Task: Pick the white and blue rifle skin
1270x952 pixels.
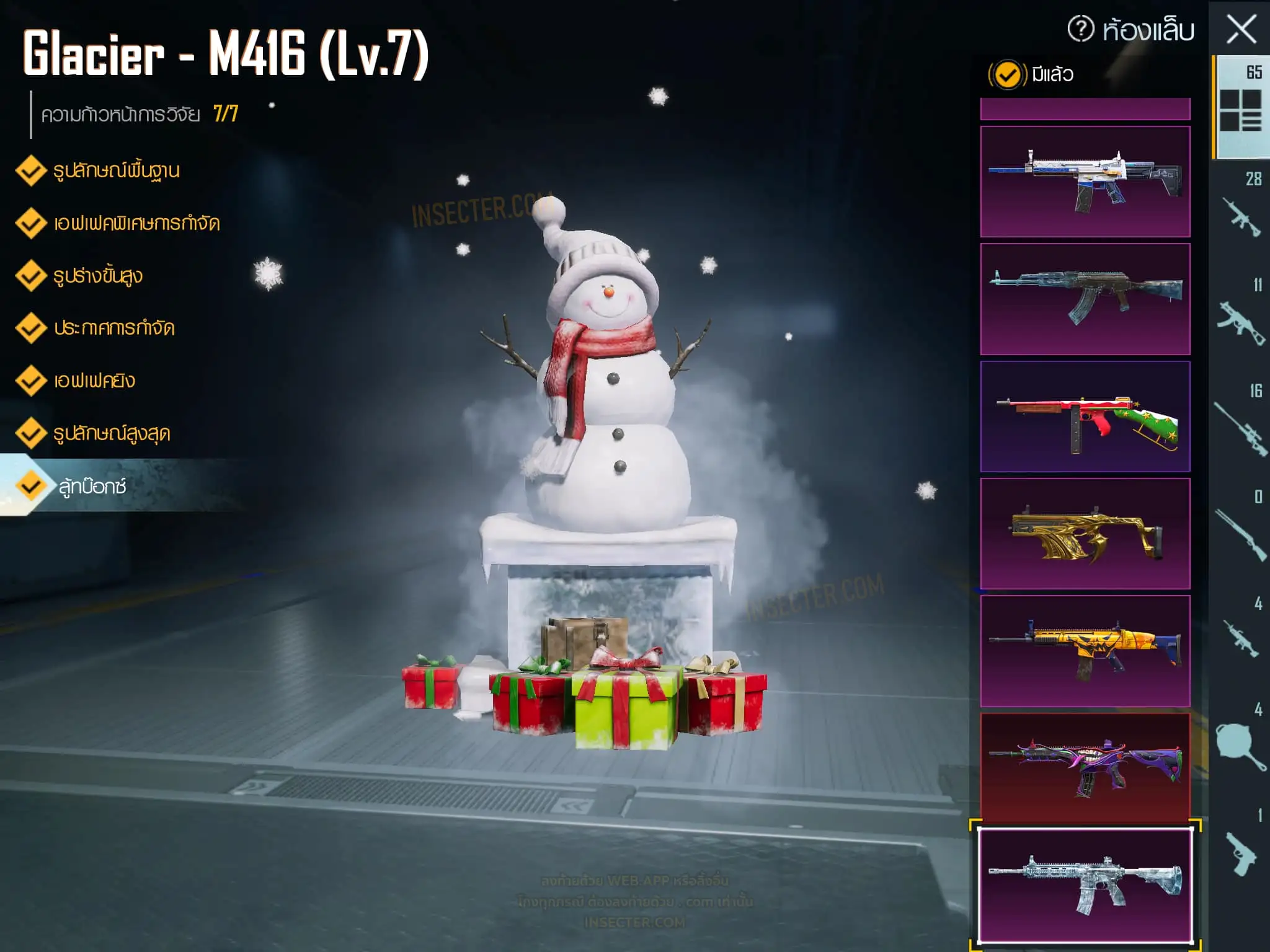Action: [1085, 182]
